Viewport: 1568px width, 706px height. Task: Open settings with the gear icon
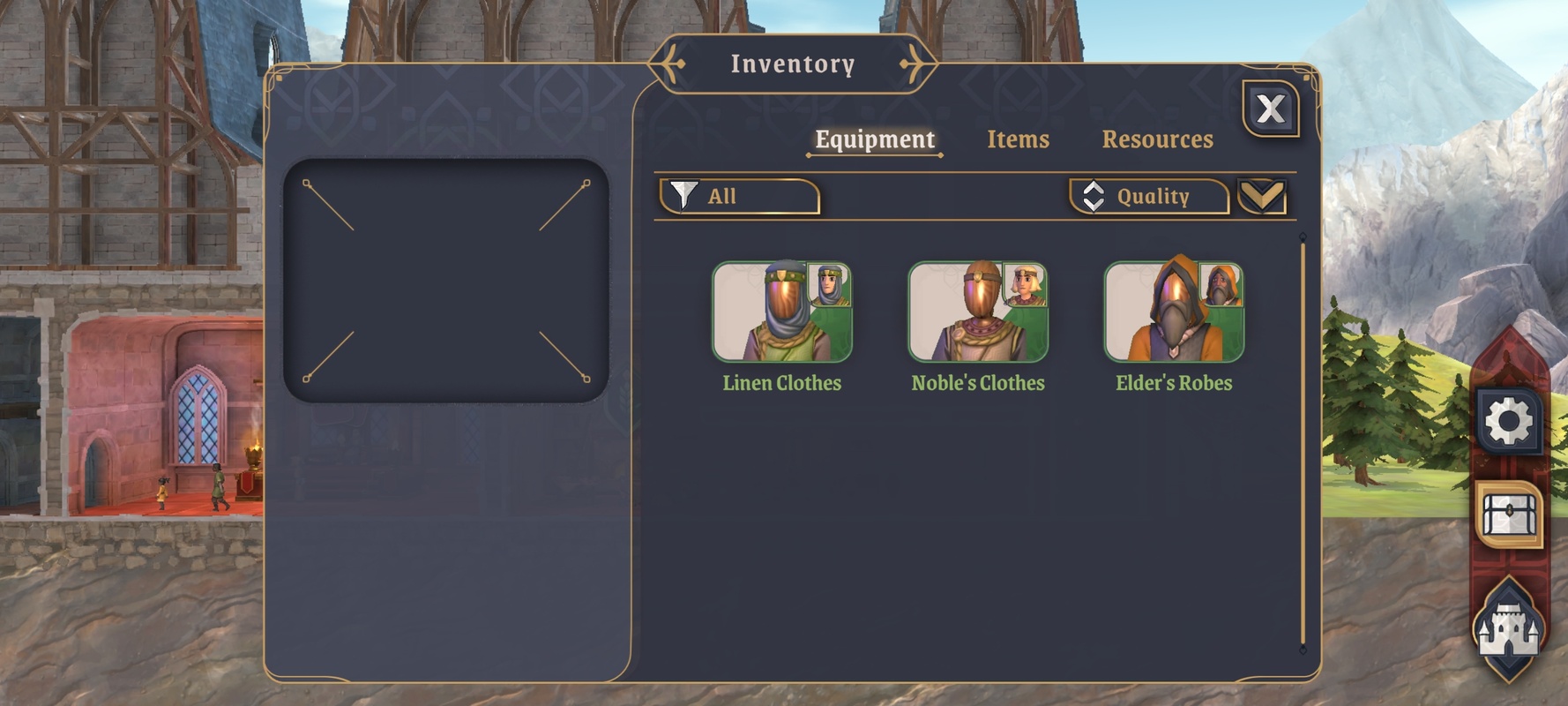pyautogui.click(x=1508, y=421)
